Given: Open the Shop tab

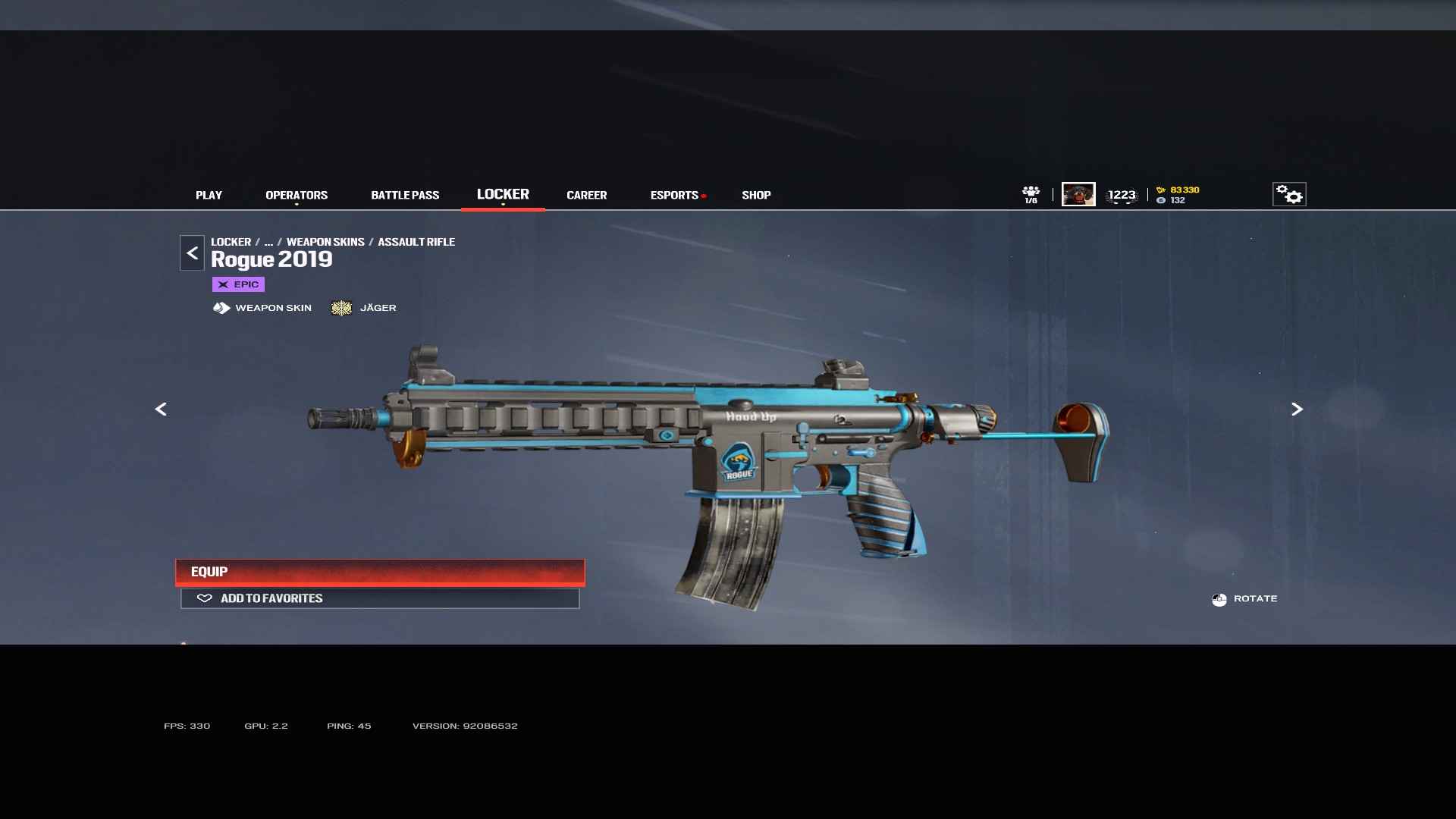Looking at the screenshot, I should (x=756, y=195).
